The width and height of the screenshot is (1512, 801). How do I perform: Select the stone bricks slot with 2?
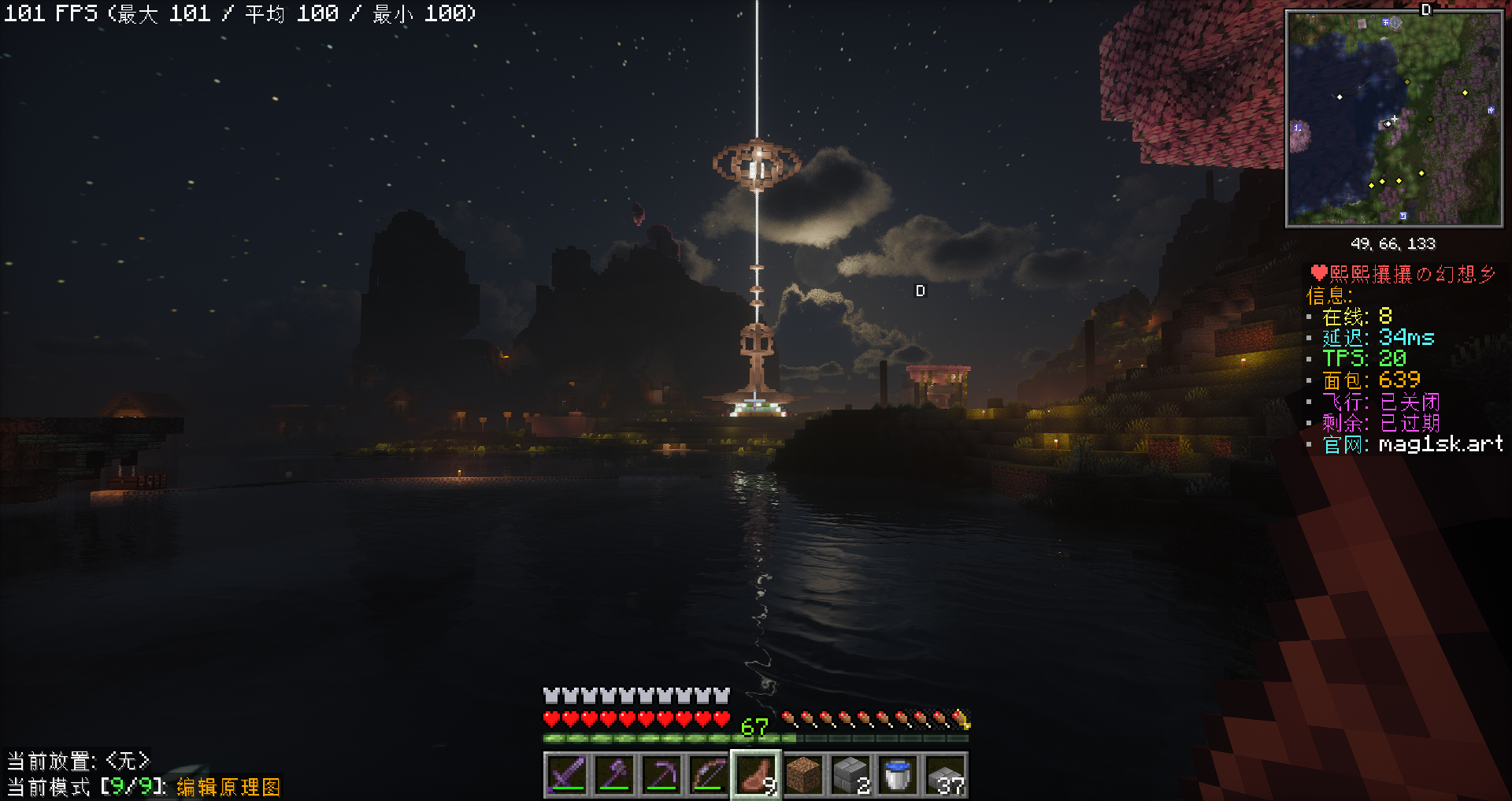850,775
